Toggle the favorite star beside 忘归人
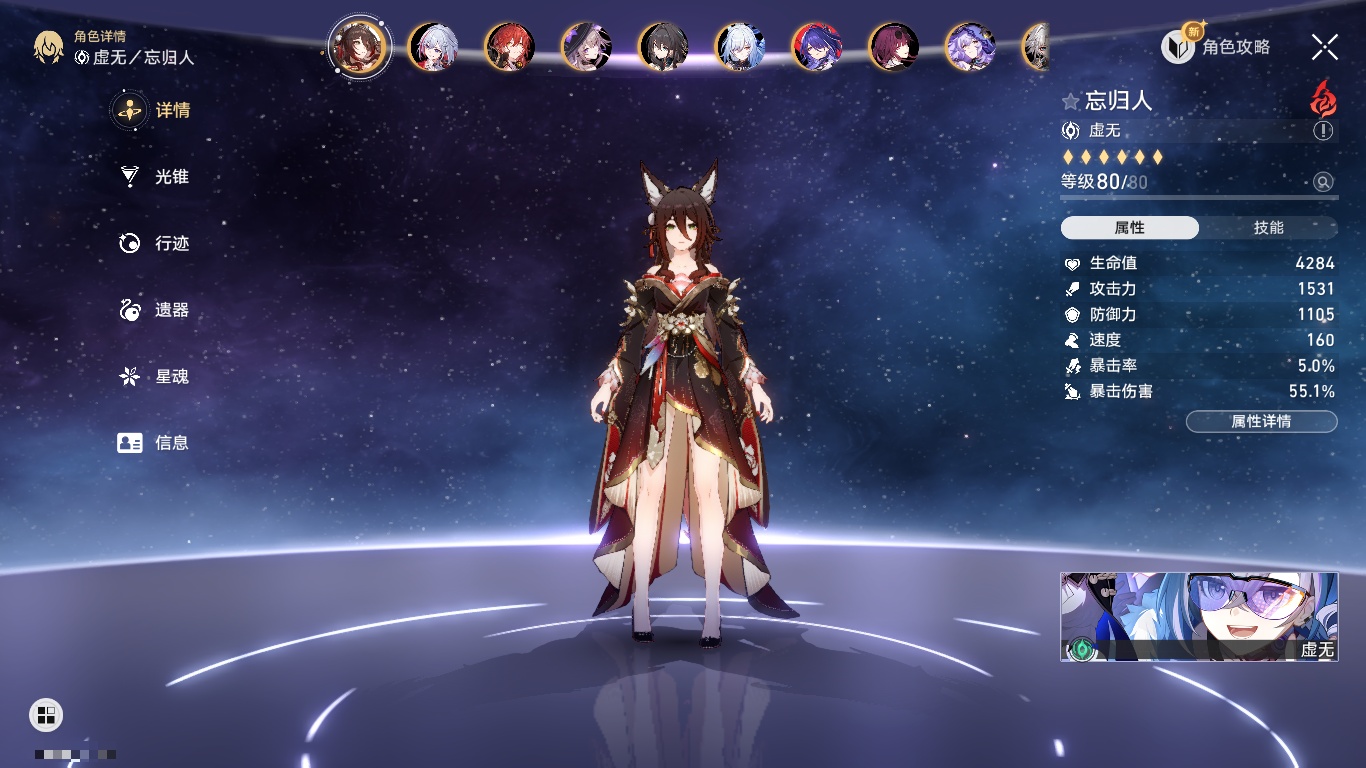Screen dimensions: 1366x768 [x=1071, y=102]
